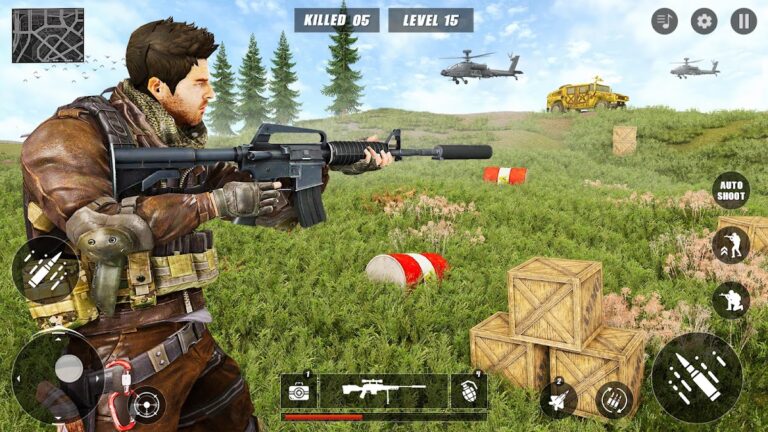Pause the game
768x432 pixels.
click(x=743, y=21)
